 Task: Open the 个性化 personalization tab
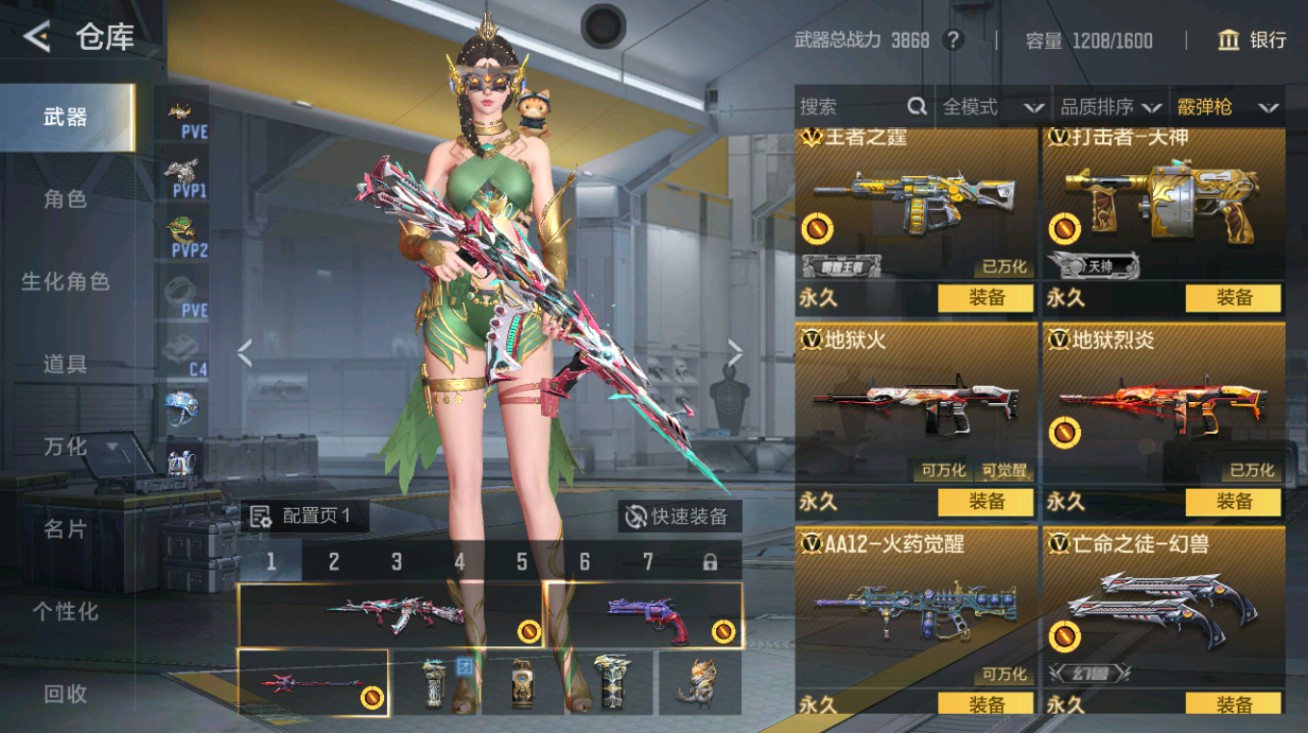tap(65, 611)
